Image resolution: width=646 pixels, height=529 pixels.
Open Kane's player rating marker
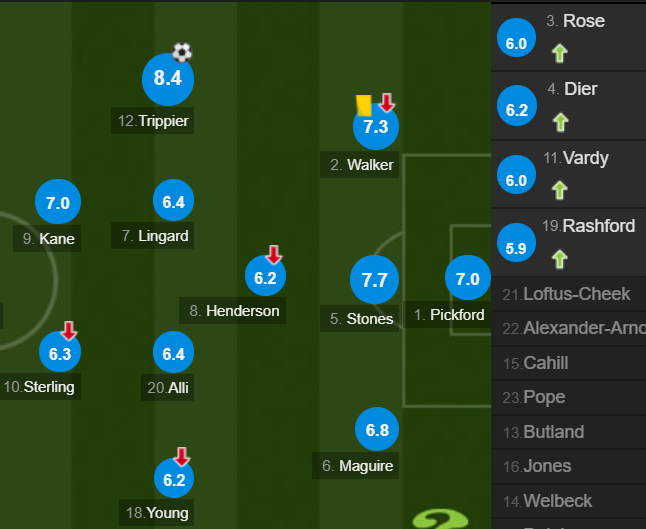(58, 203)
